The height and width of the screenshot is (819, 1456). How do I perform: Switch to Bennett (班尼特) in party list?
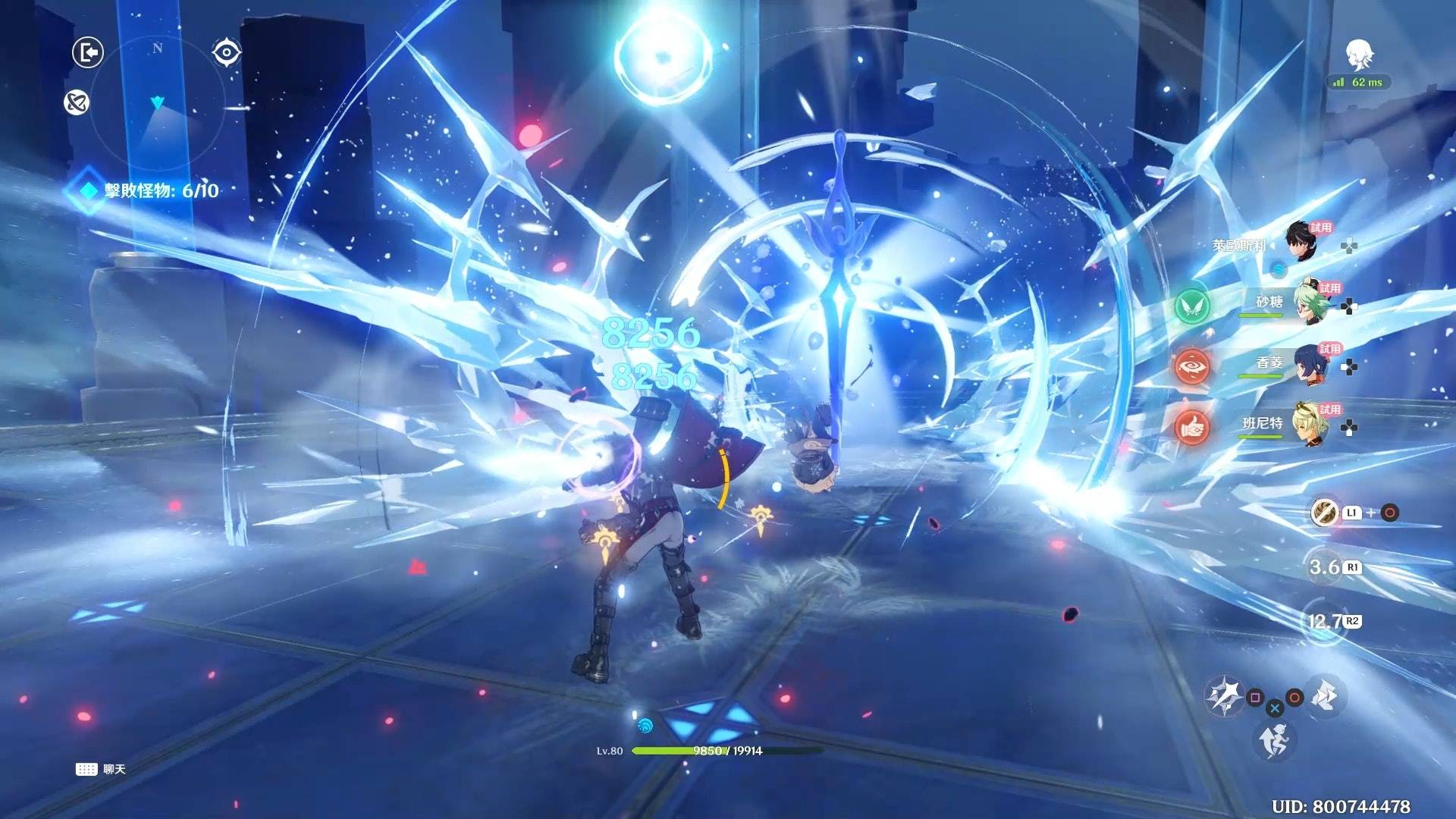(1309, 425)
